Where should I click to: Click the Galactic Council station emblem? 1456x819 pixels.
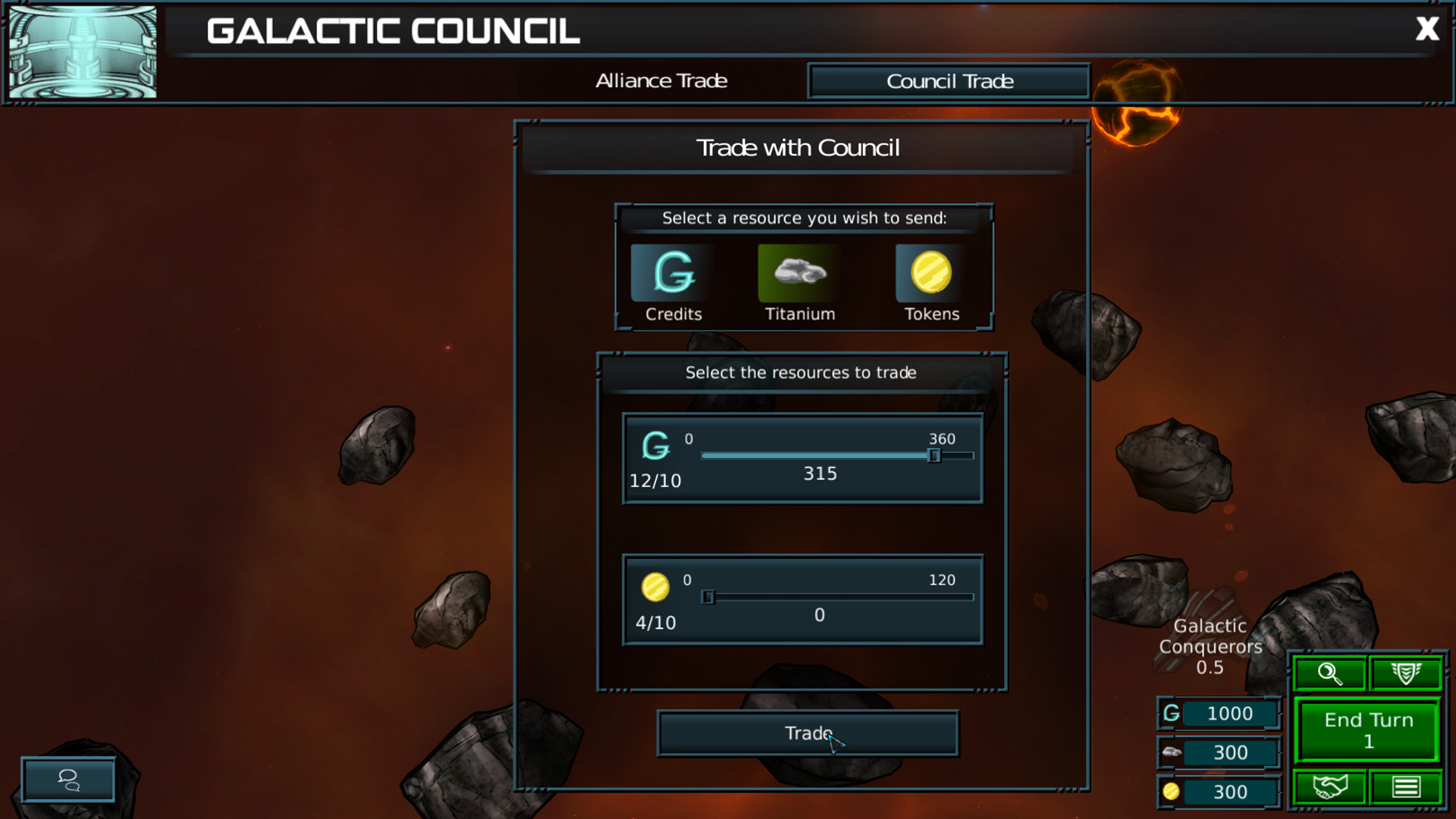click(82, 52)
